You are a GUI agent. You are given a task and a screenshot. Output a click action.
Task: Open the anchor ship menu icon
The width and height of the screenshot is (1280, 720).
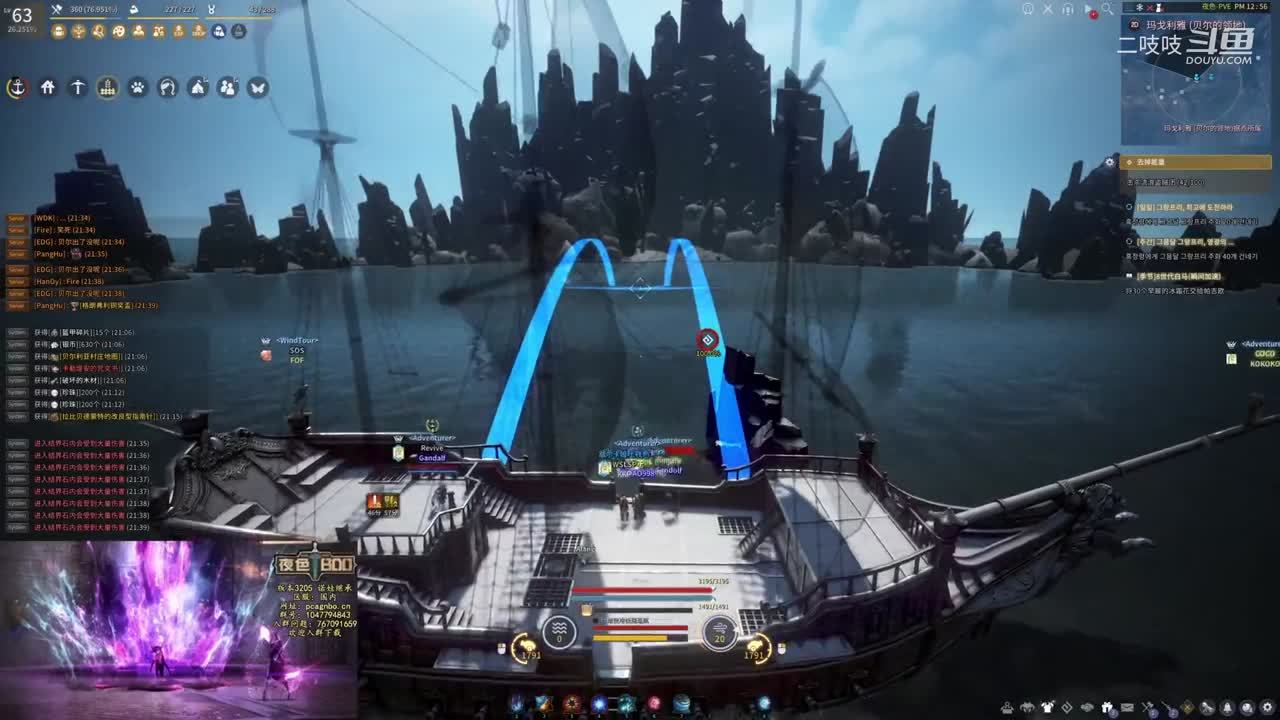coord(17,87)
